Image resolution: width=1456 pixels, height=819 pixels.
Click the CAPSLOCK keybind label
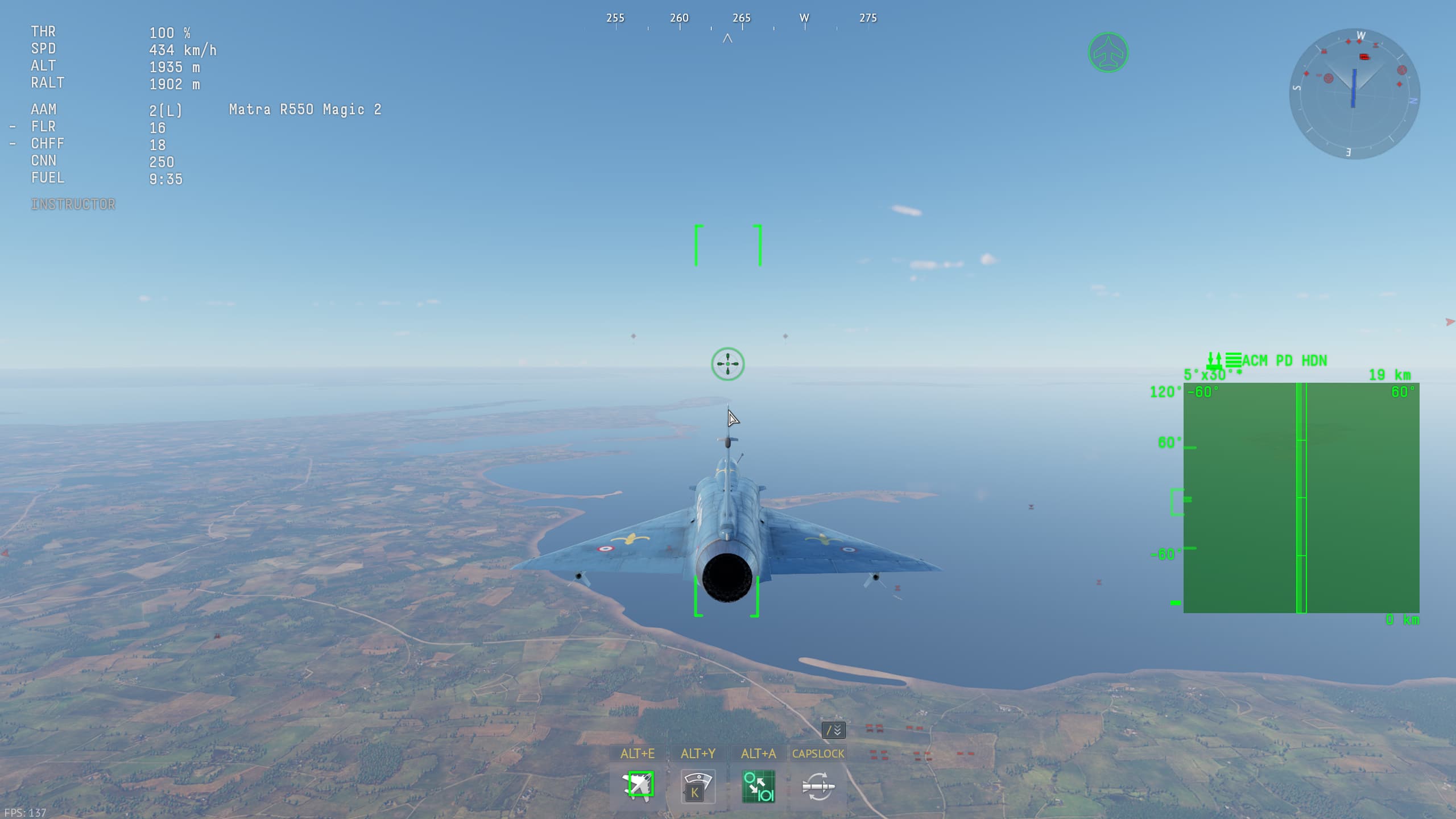818,753
